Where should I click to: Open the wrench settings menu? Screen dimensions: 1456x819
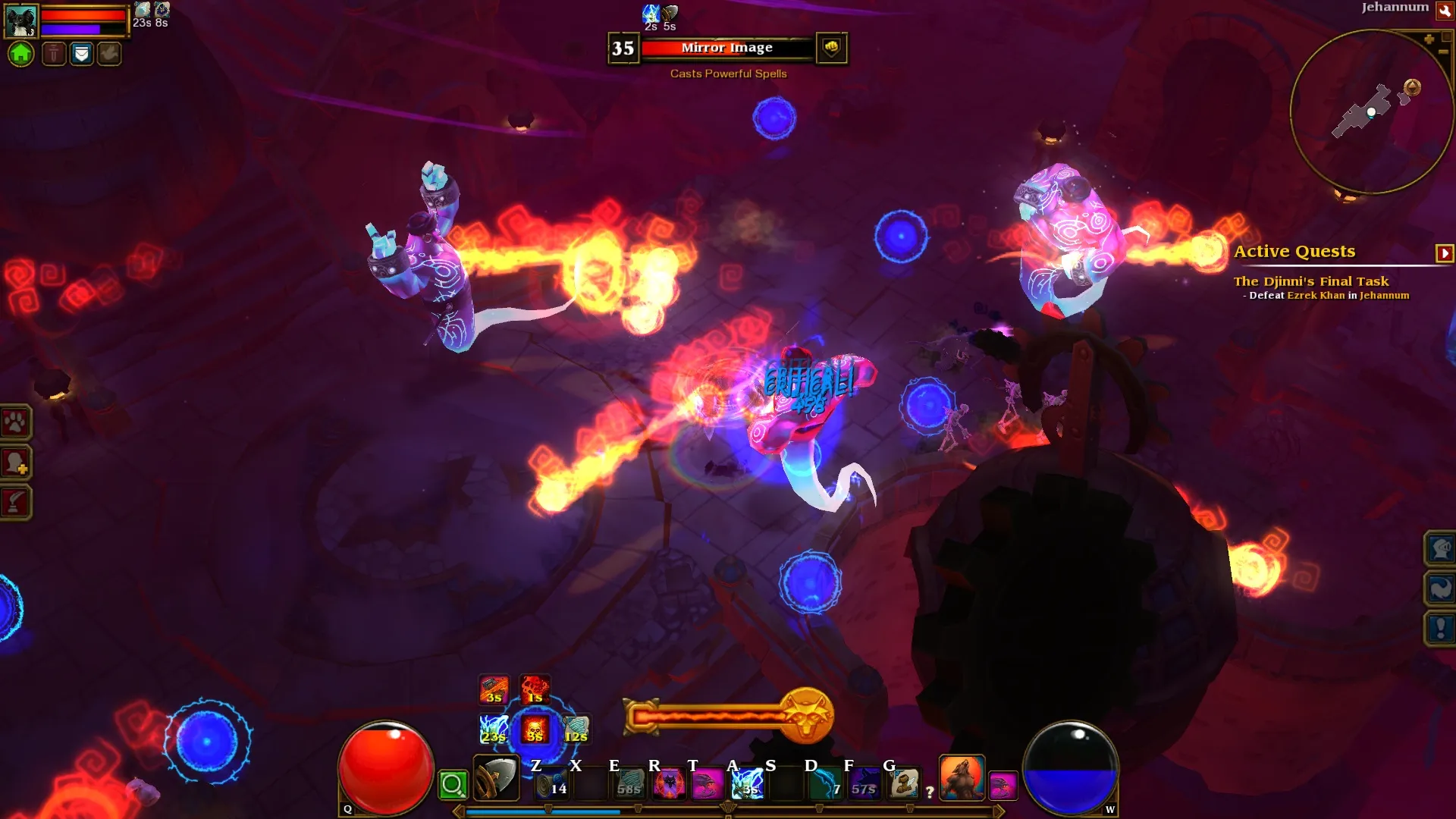(1445, 10)
